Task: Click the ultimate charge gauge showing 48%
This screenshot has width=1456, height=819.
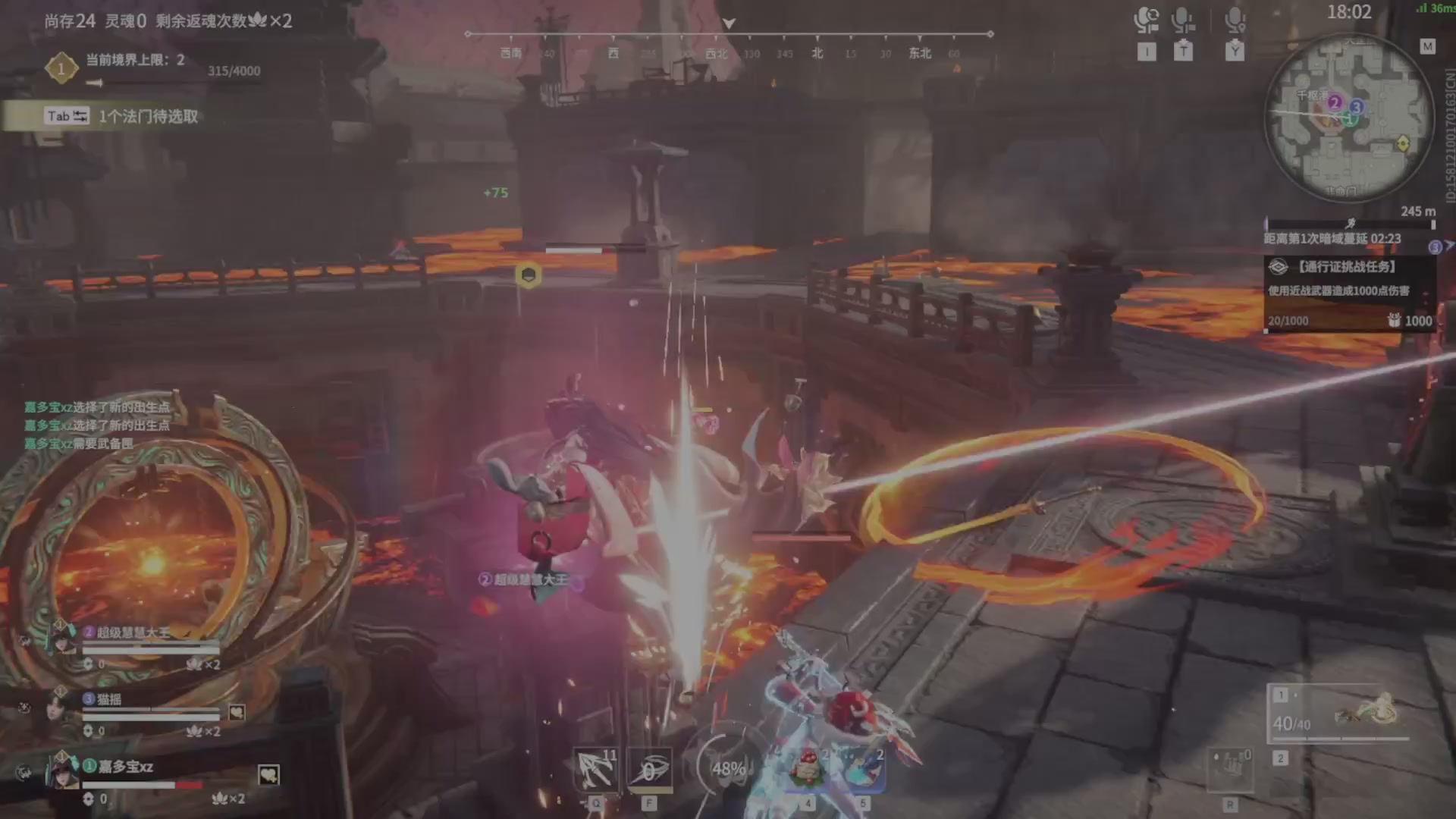Action: 726,768
